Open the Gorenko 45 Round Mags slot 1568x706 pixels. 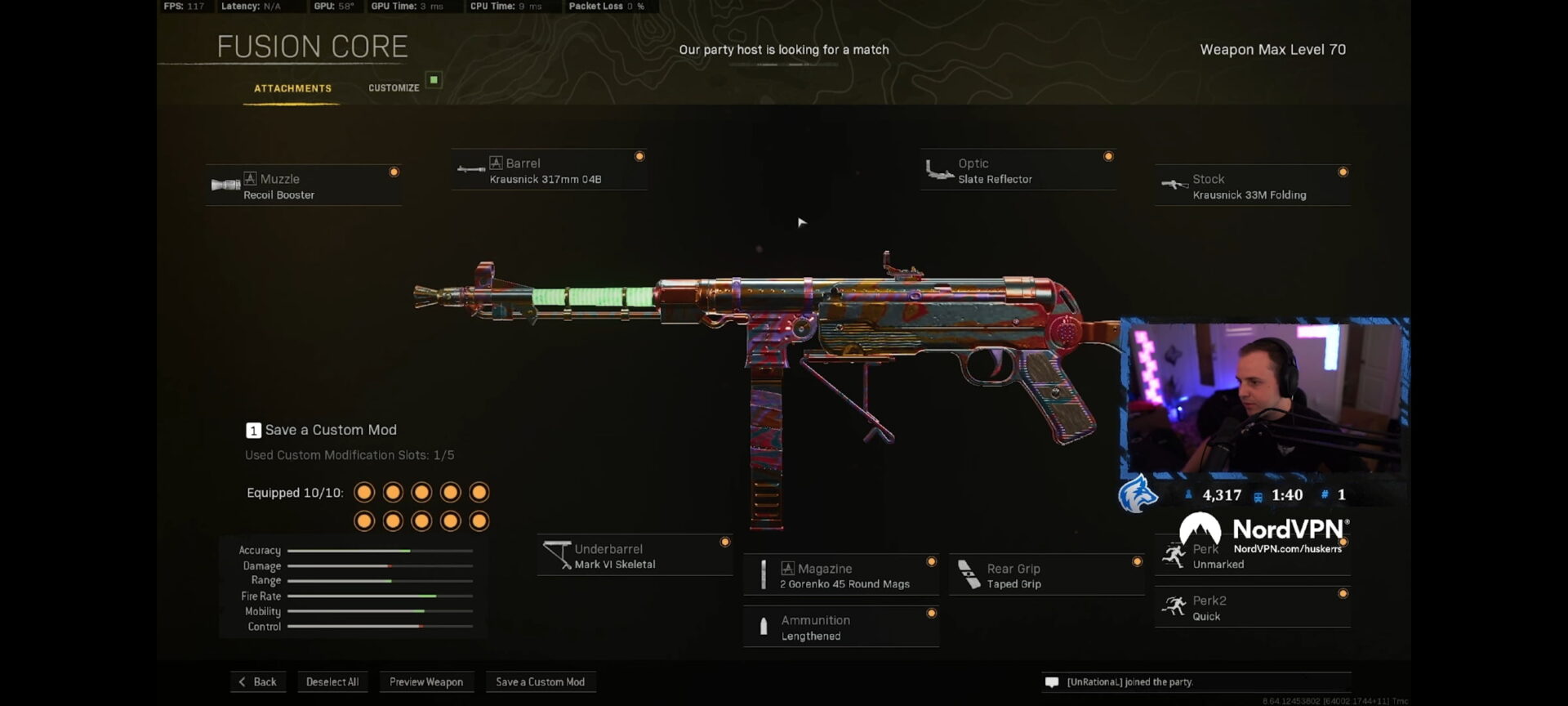(x=841, y=576)
